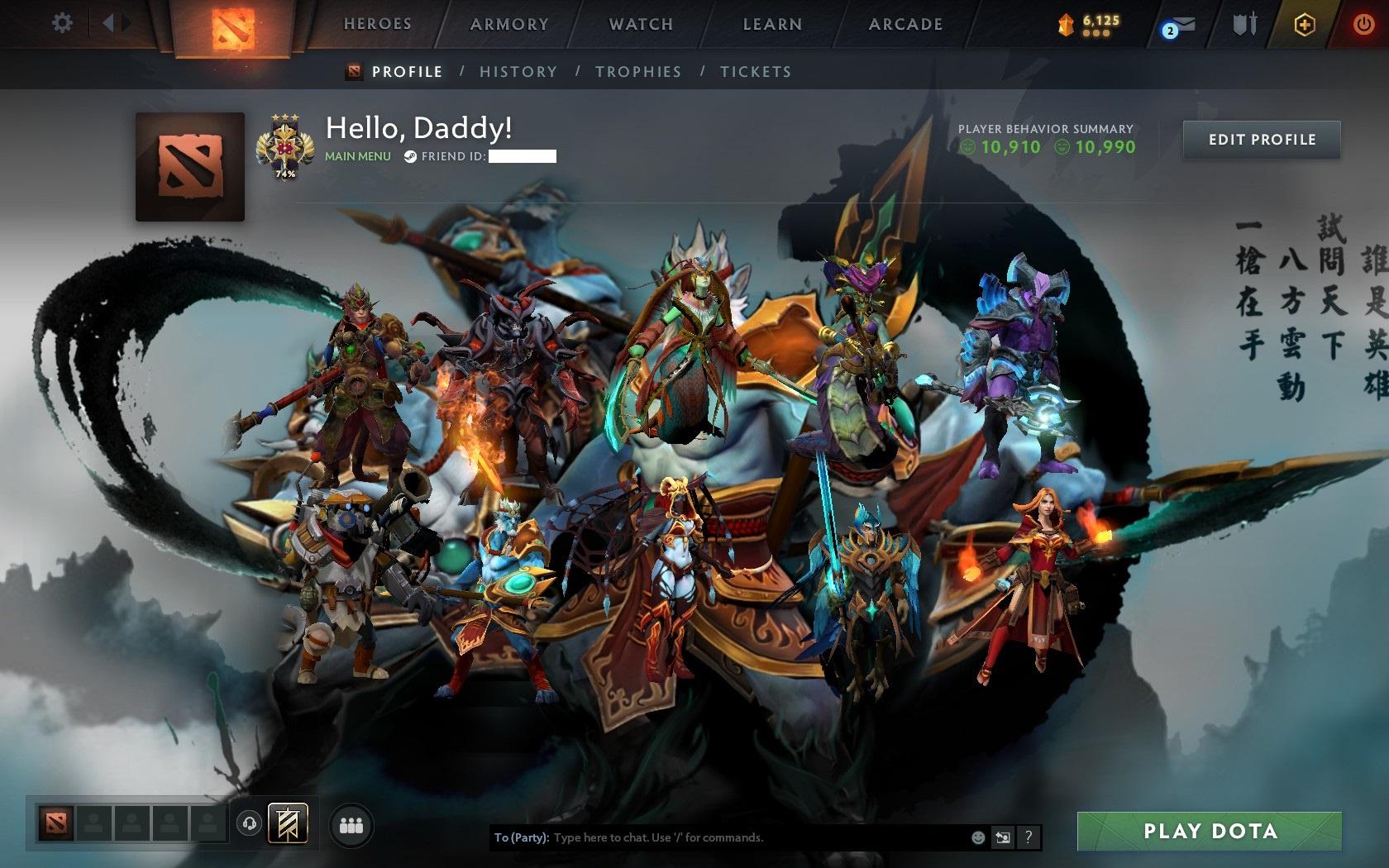1389x868 pixels.
Task: Click the screenshot sharing icon near chat
Action: [1003, 837]
